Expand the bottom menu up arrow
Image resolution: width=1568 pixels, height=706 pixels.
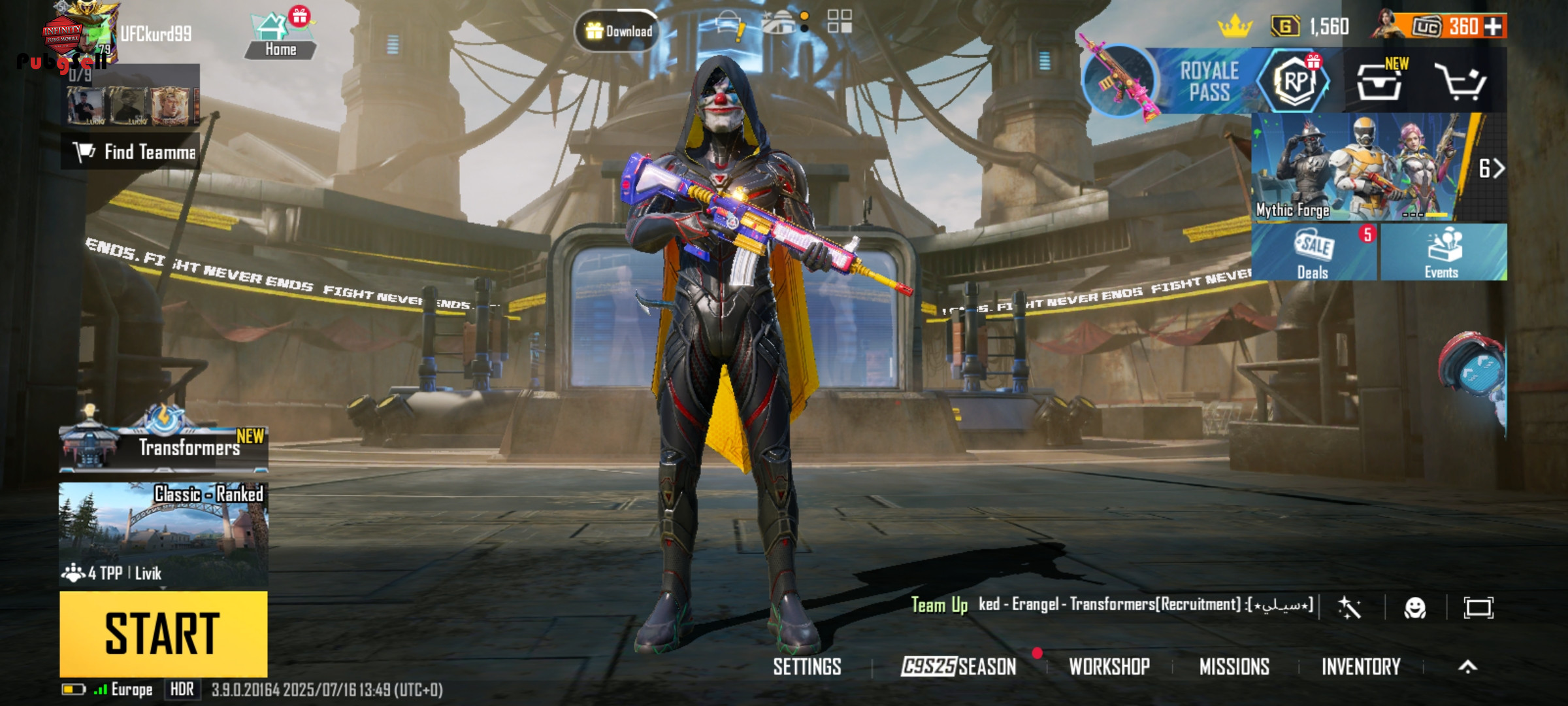1467,667
